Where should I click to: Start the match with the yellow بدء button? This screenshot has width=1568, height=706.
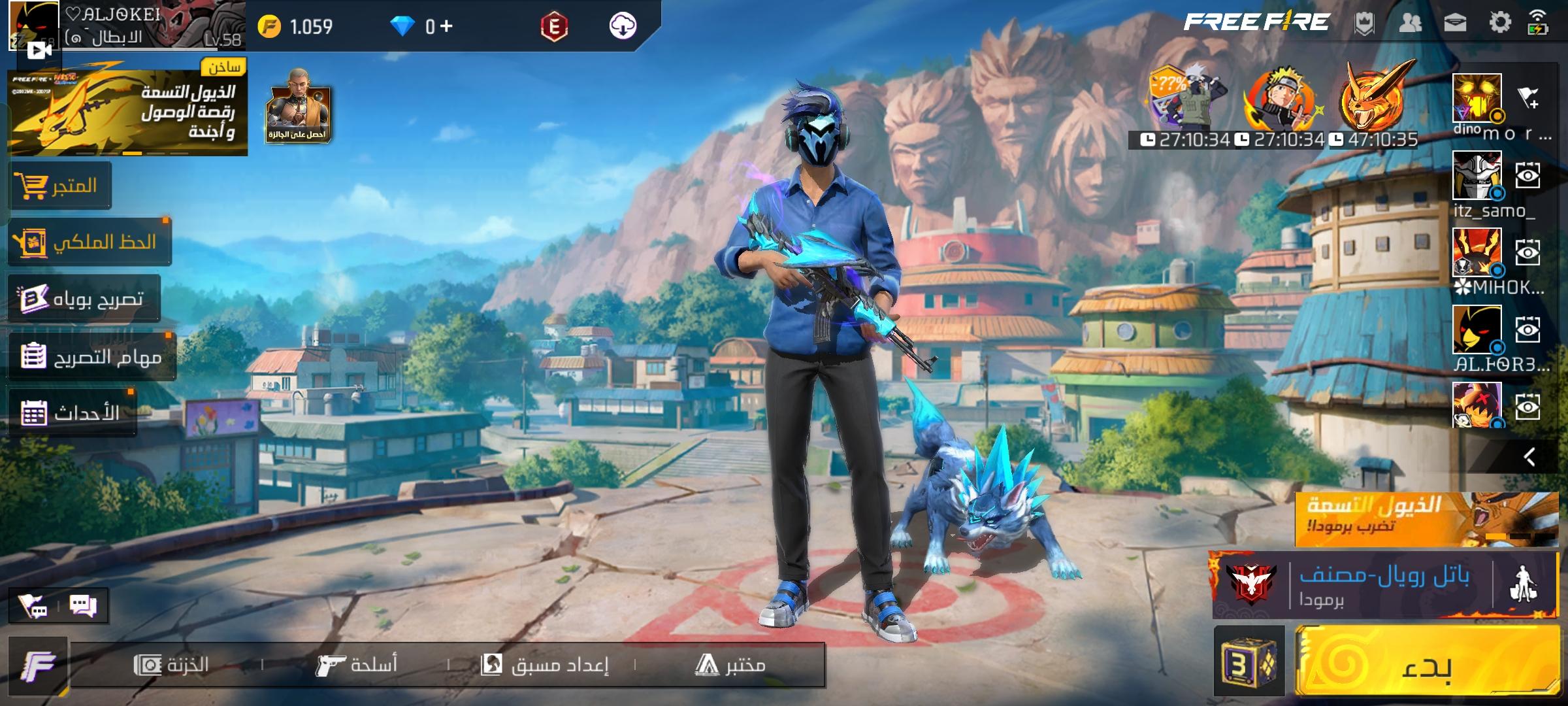click(1427, 662)
